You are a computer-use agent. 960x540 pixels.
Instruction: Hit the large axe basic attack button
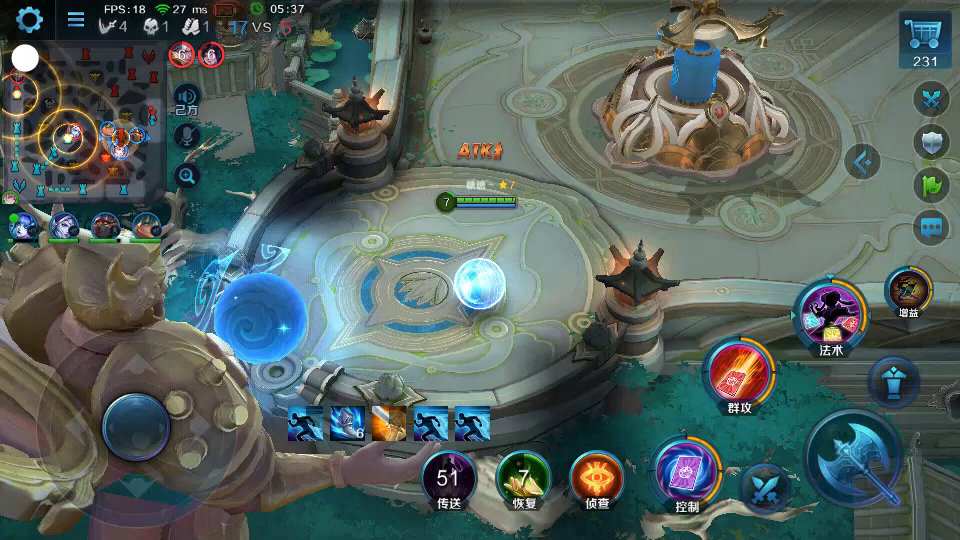(x=855, y=460)
